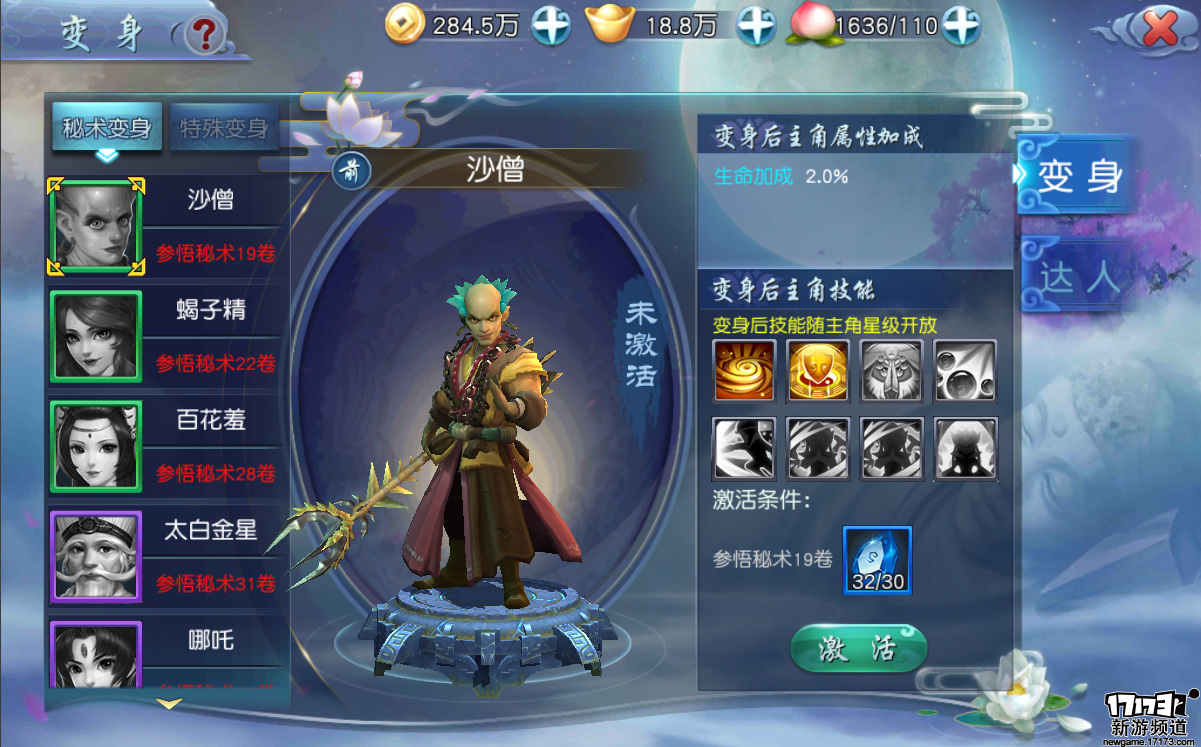Open the red question mark help

click(206, 36)
